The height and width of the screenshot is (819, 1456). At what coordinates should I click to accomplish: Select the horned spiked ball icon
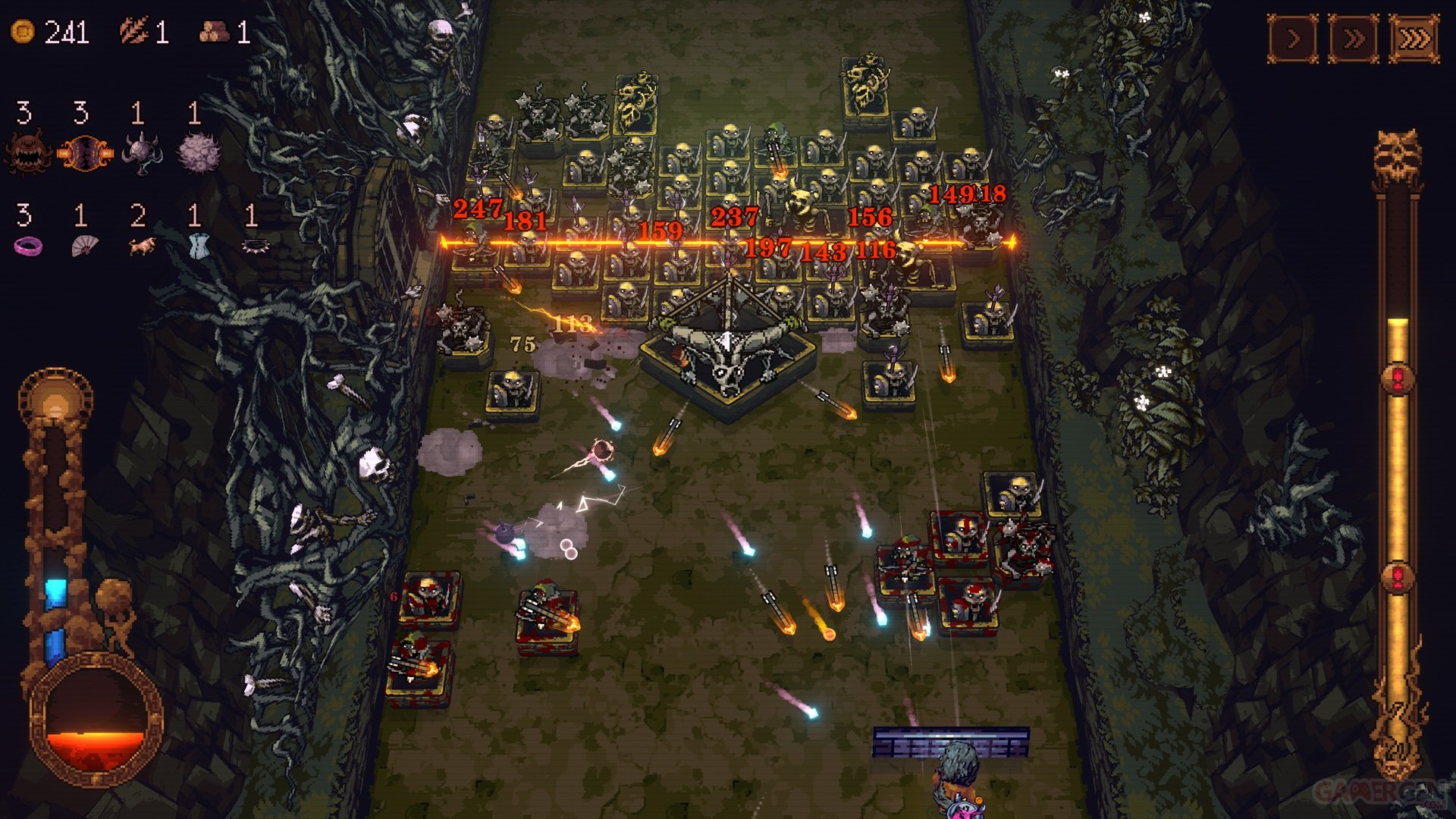[141, 152]
